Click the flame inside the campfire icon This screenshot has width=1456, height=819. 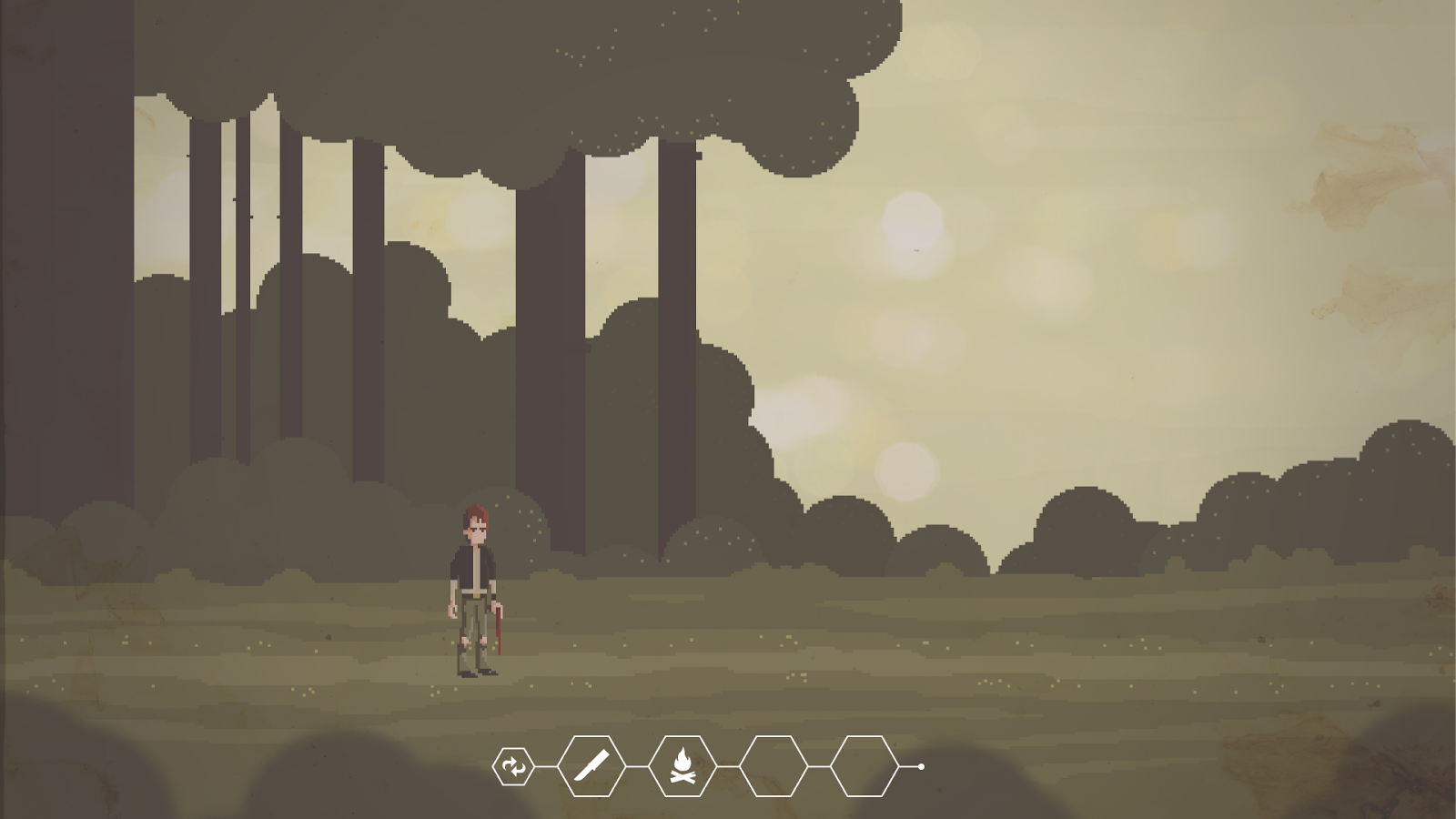(x=682, y=757)
